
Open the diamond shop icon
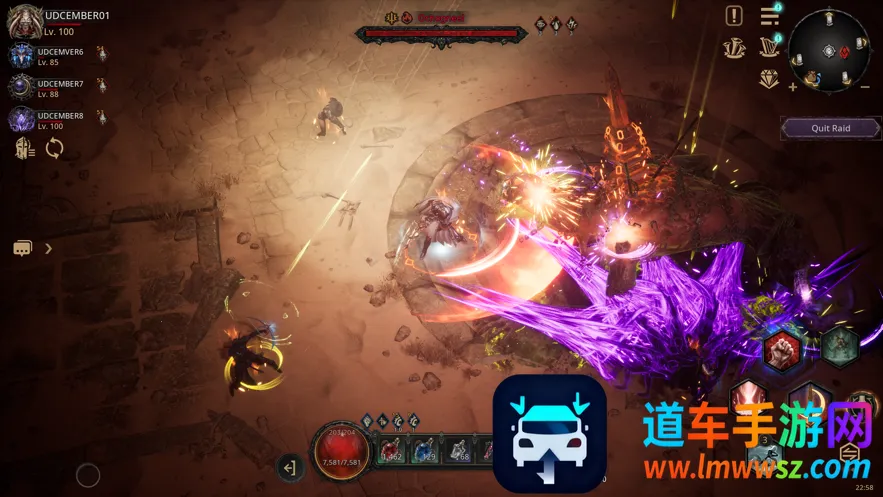(769, 78)
